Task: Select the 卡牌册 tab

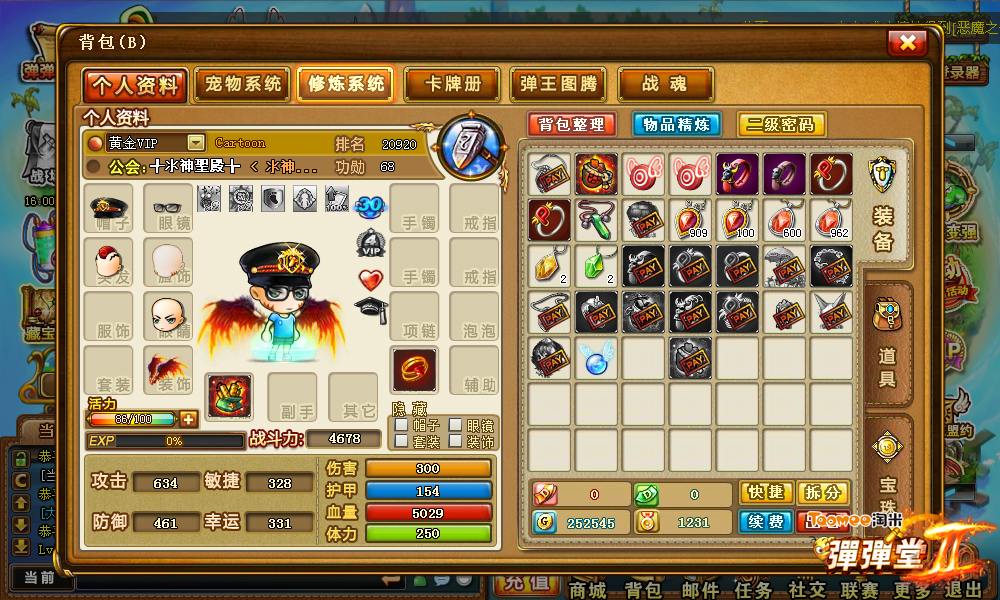Action: click(451, 84)
